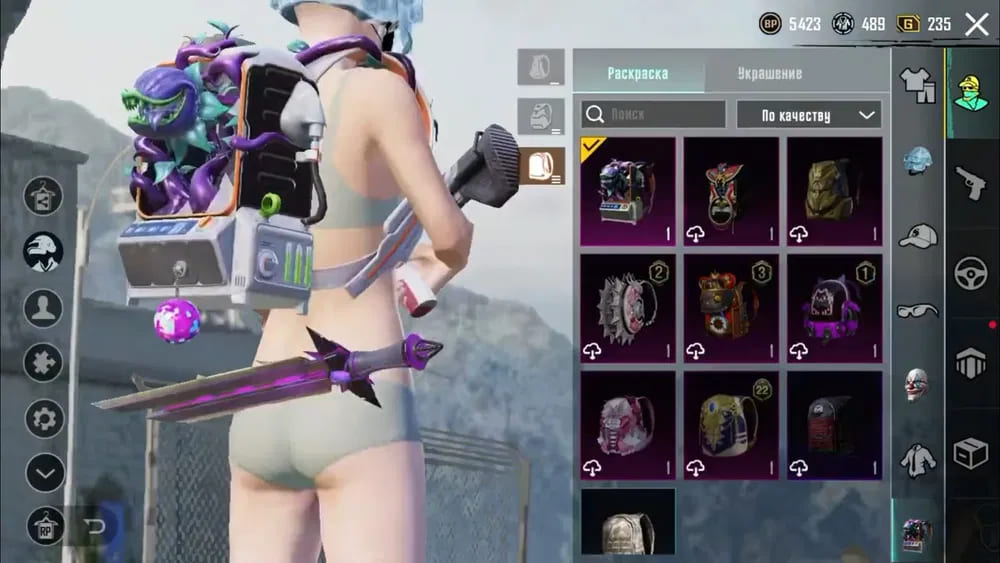Viewport: 1000px width, 563px height.
Task: Choose the purple cat-eared backpack skin
Action: click(x=834, y=308)
